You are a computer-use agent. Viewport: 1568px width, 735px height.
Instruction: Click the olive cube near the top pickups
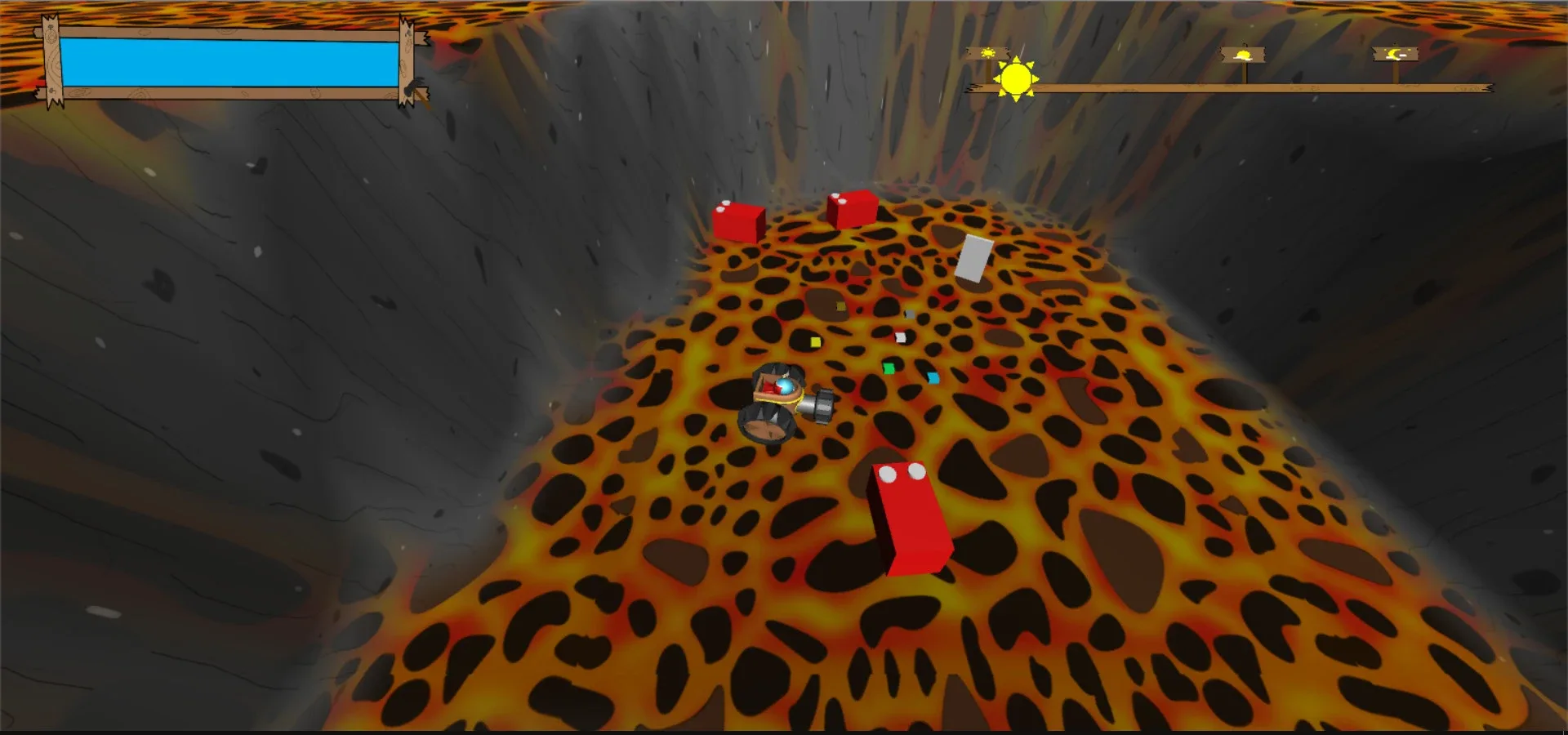pos(840,306)
